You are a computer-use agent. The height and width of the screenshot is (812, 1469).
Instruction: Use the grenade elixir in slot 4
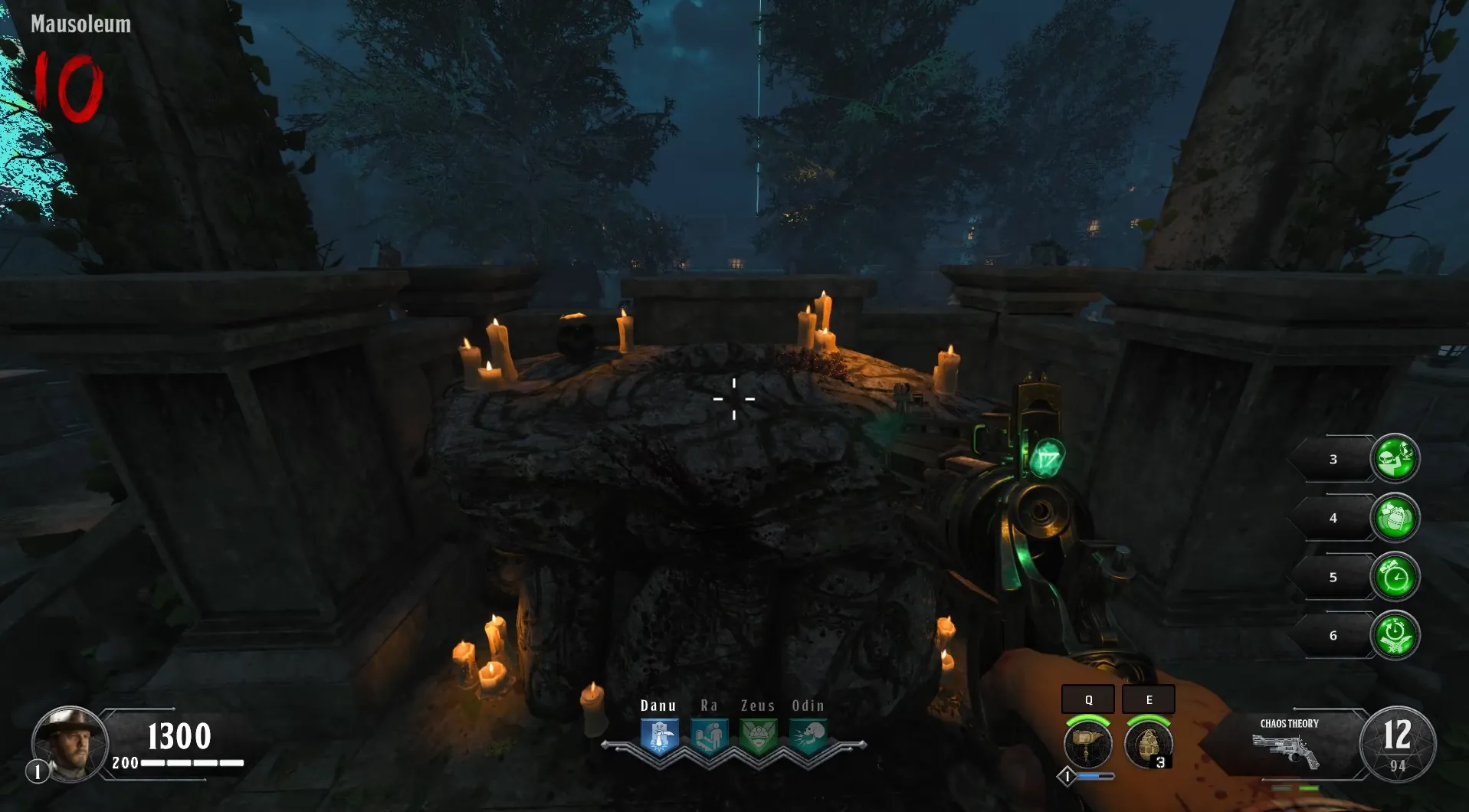pos(1395,518)
